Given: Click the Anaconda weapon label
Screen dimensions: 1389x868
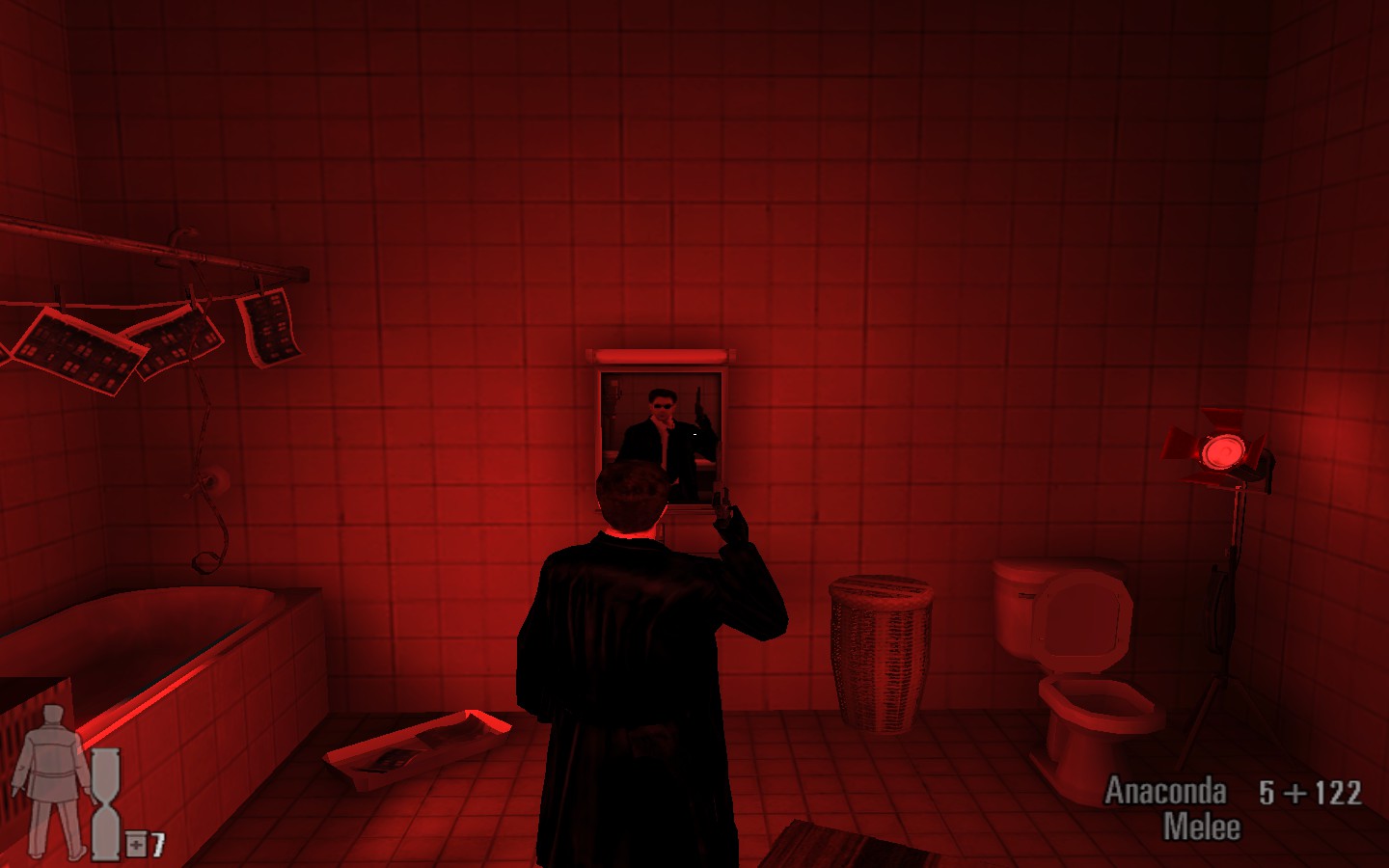Looking at the screenshot, I should [1166, 794].
